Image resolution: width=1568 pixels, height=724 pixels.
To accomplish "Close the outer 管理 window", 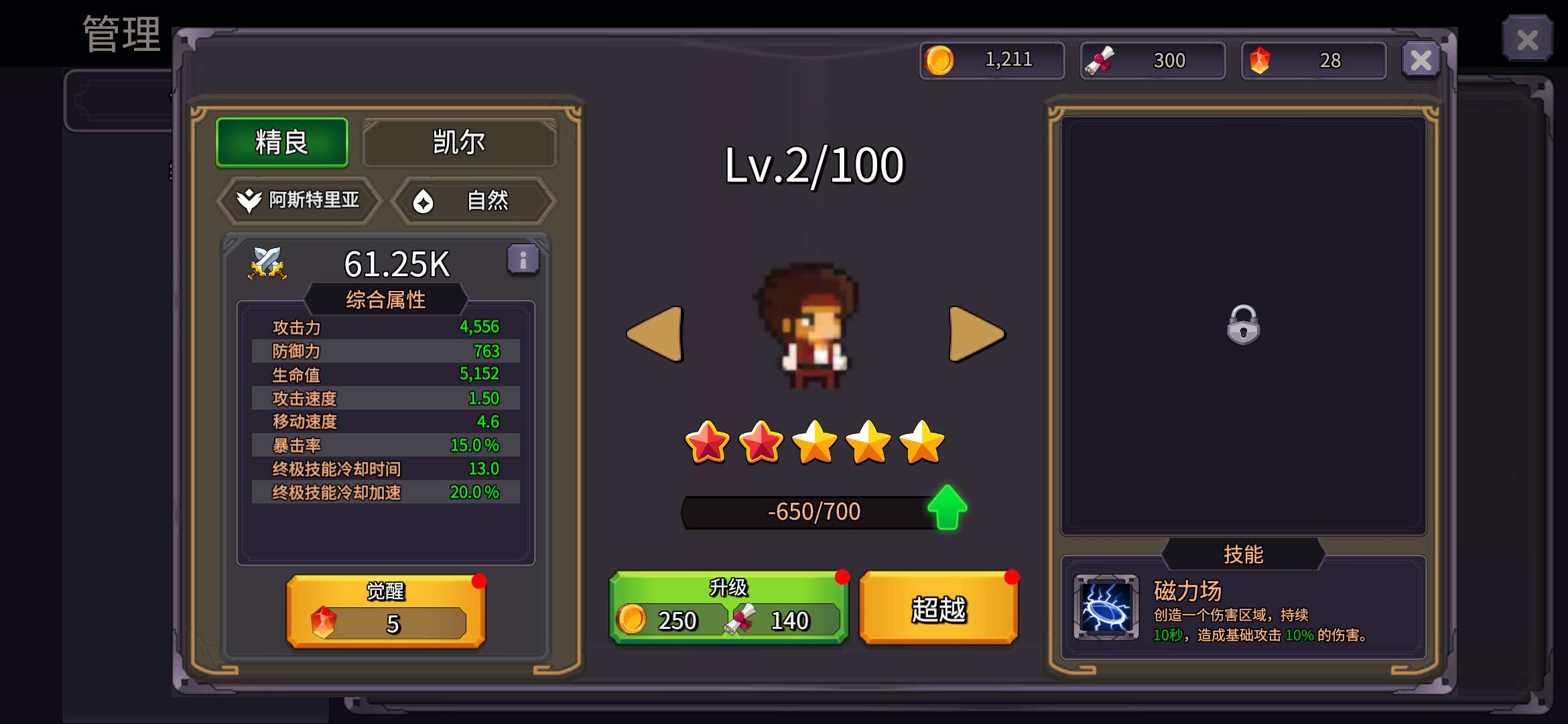I will point(1526,40).
